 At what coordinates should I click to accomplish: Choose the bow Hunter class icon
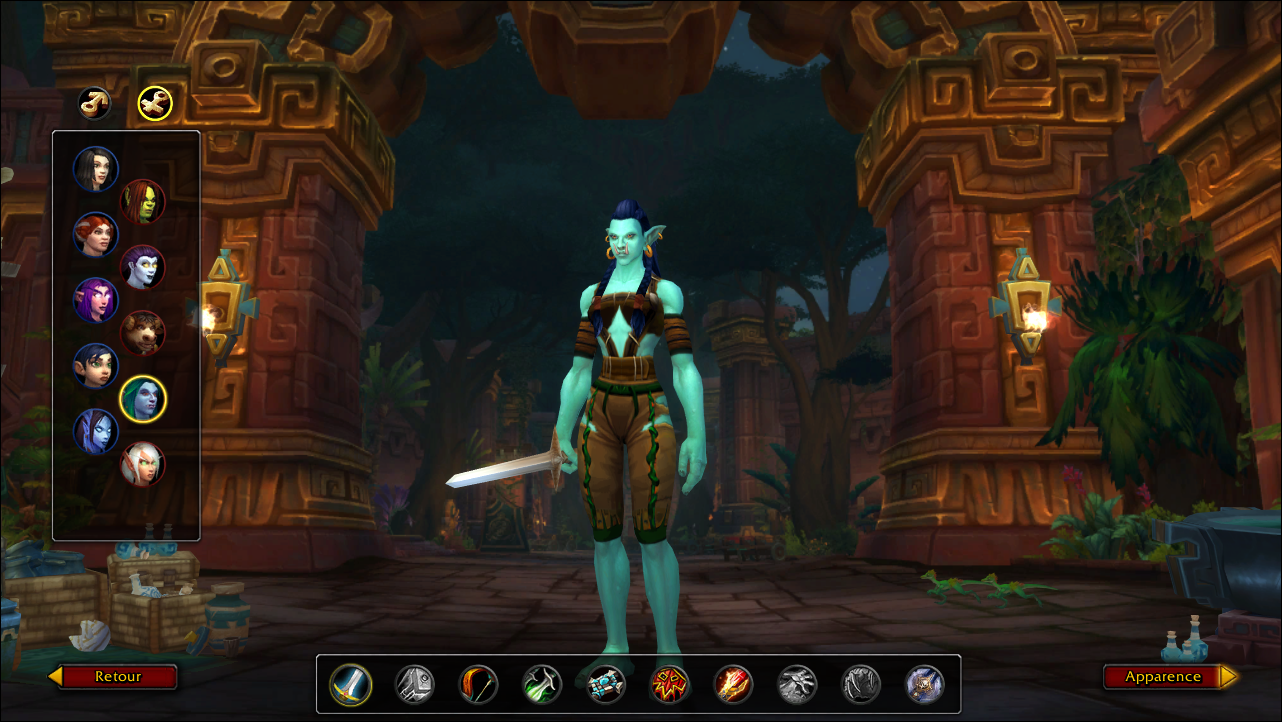479,685
